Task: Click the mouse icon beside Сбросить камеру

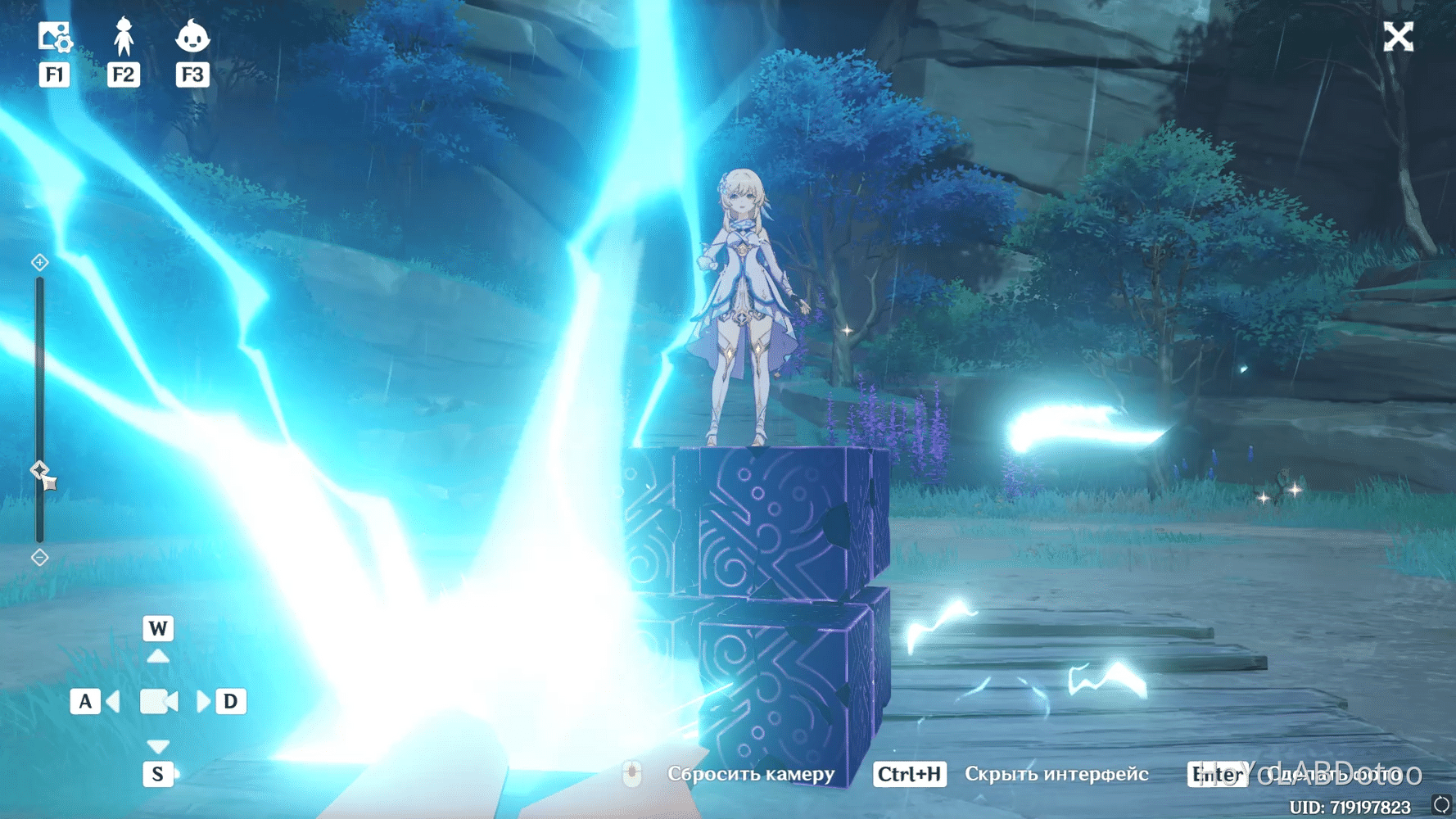Action: point(632,774)
